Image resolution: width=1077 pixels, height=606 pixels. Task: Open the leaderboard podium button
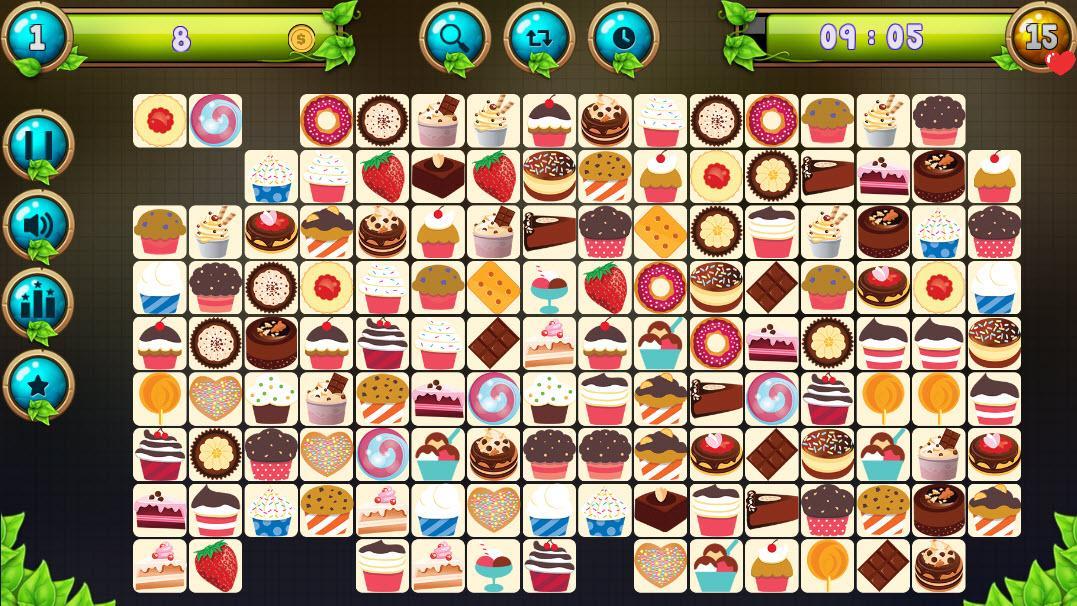point(39,303)
